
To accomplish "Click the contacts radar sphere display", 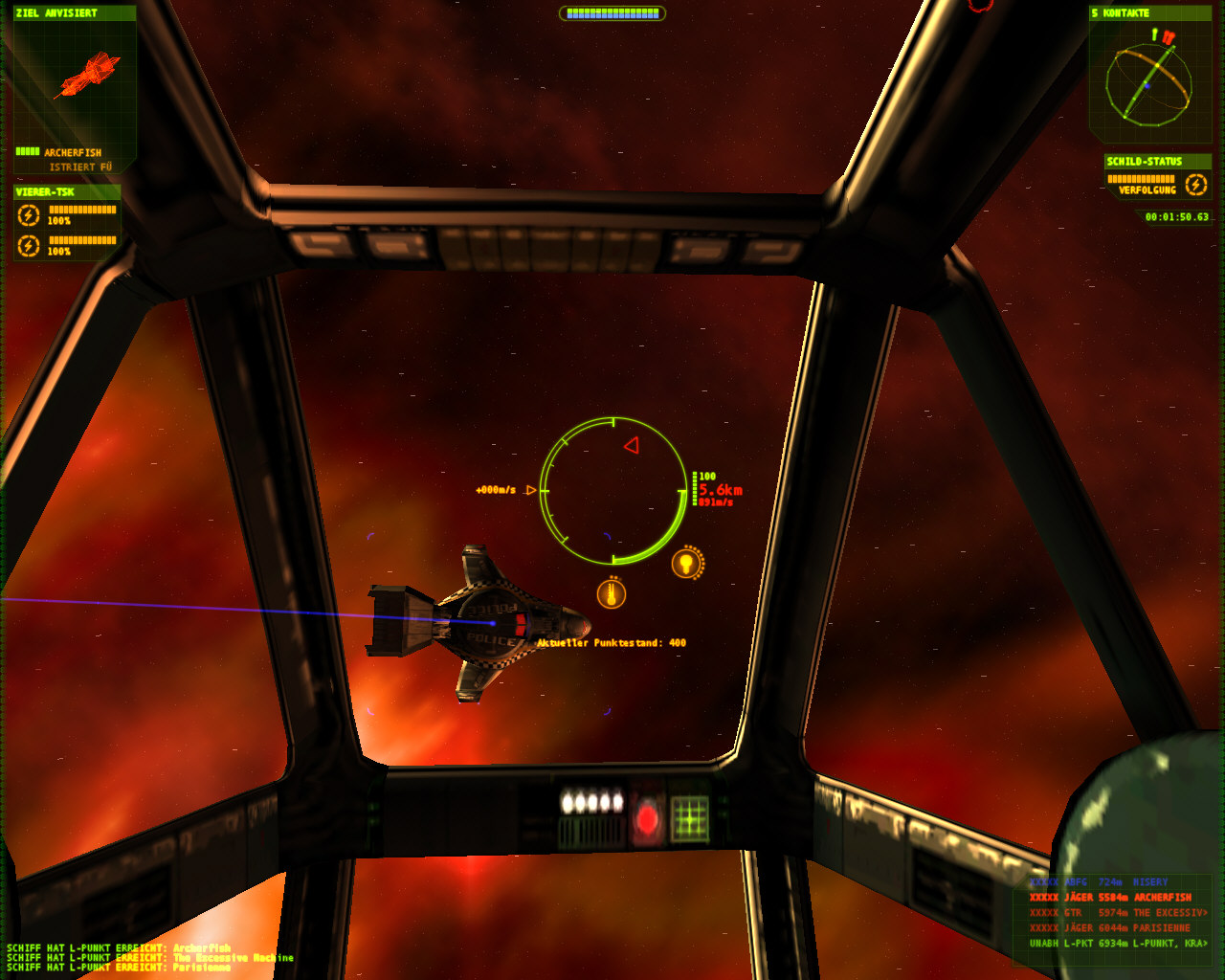I will 1148,83.
